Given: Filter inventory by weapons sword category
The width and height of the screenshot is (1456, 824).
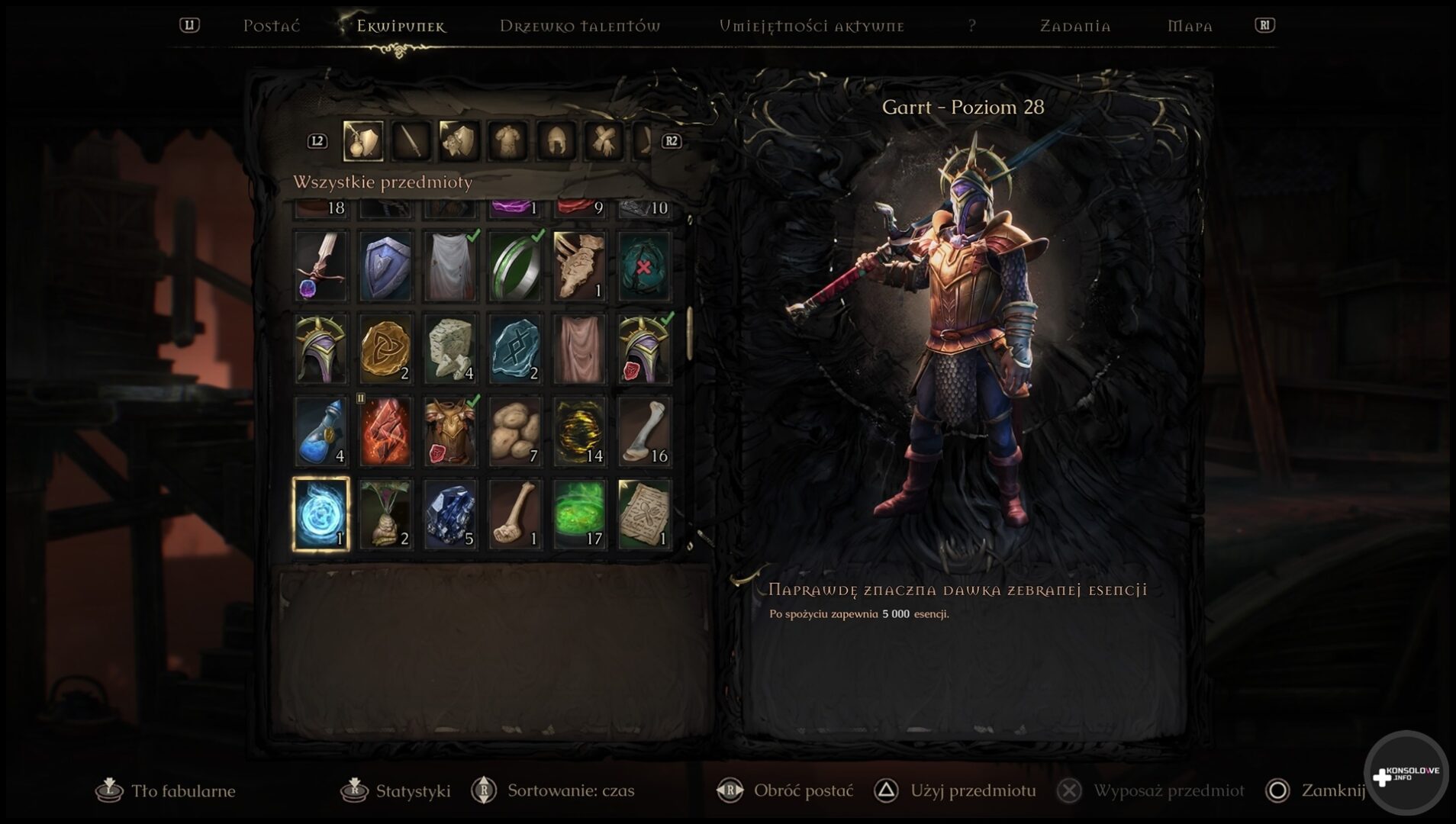Looking at the screenshot, I should 411,141.
